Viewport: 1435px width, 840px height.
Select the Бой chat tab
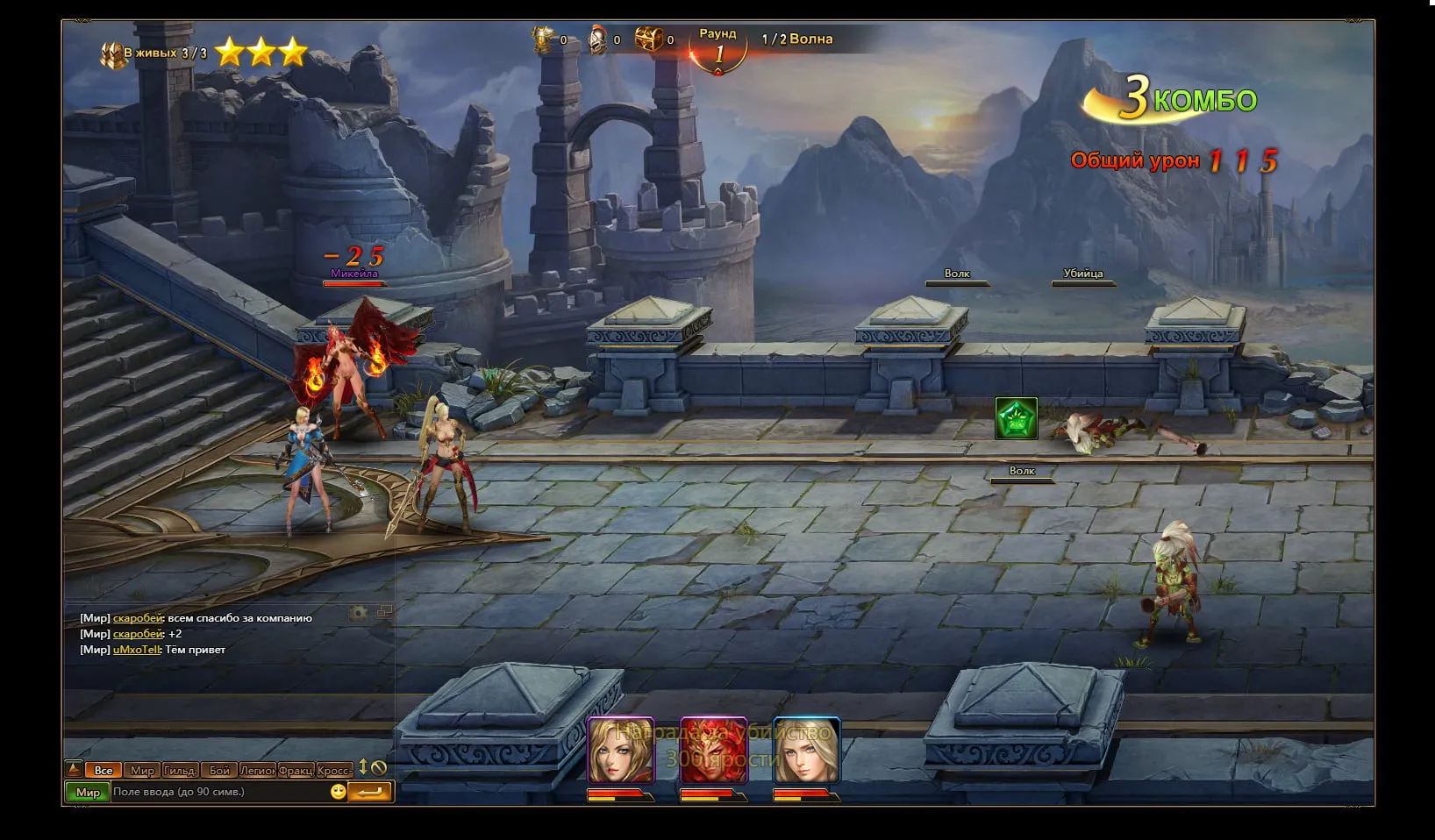pyautogui.click(x=219, y=770)
